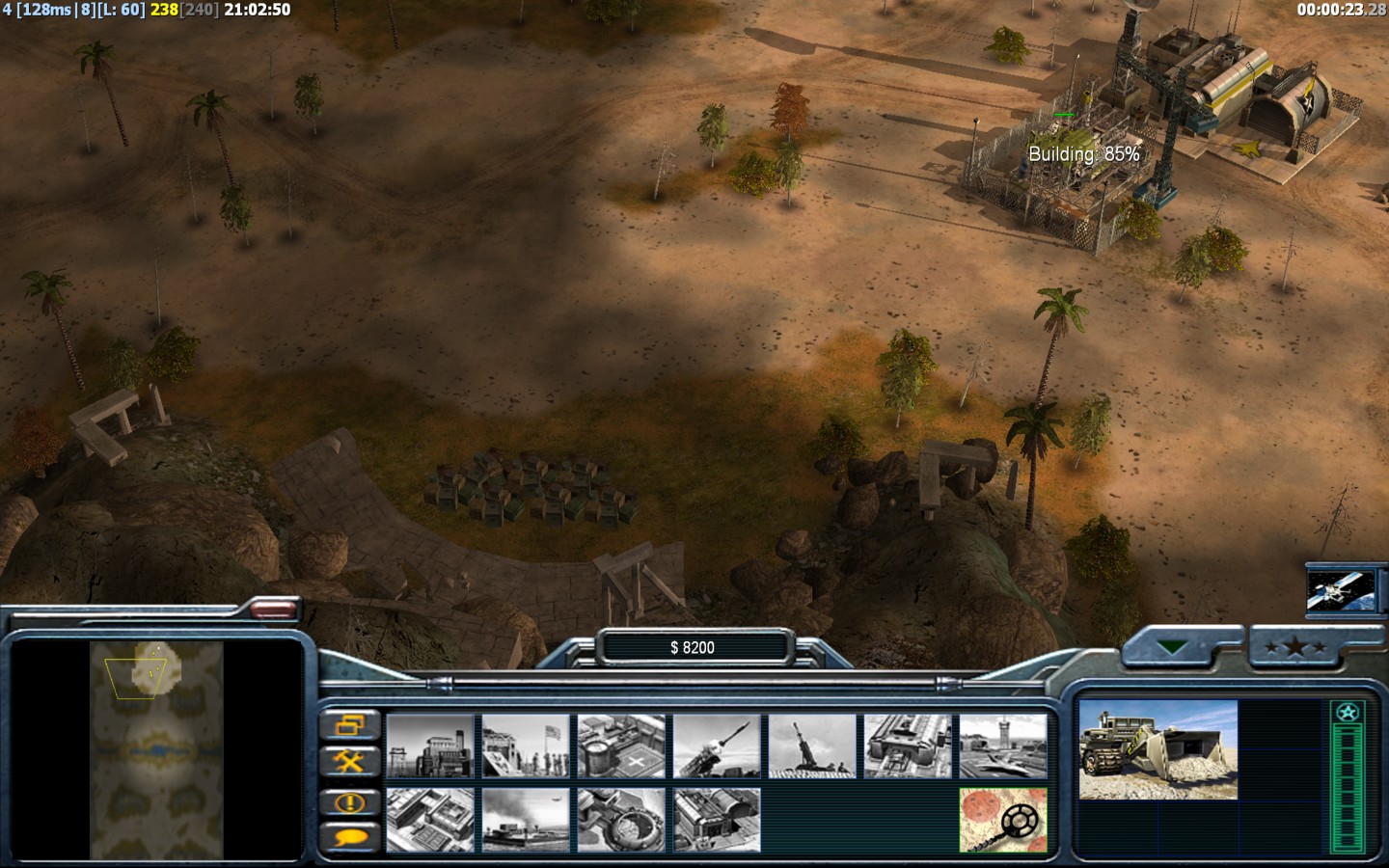Build a Patriot Missile System
The image size is (1389, 868).
[x=717, y=746]
